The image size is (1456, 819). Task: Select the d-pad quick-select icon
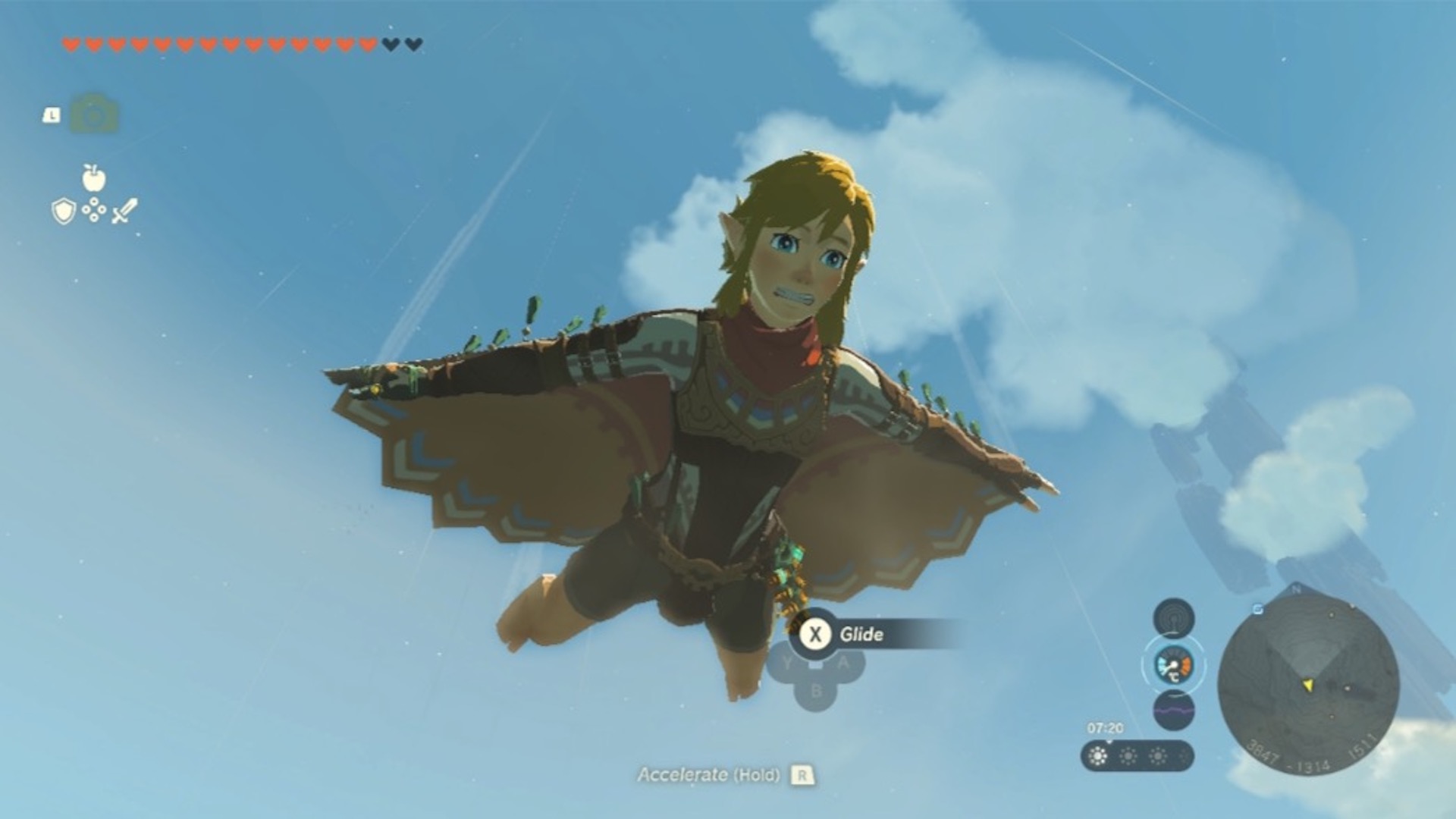93,211
